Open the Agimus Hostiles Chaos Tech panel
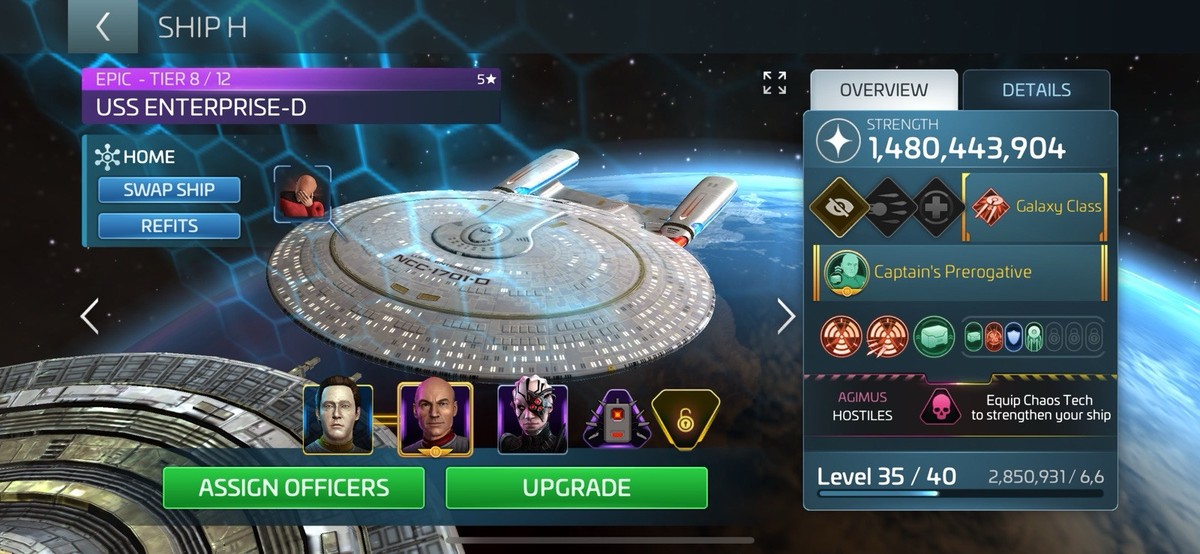The width and height of the screenshot is (1200, 554). point(960,405)
